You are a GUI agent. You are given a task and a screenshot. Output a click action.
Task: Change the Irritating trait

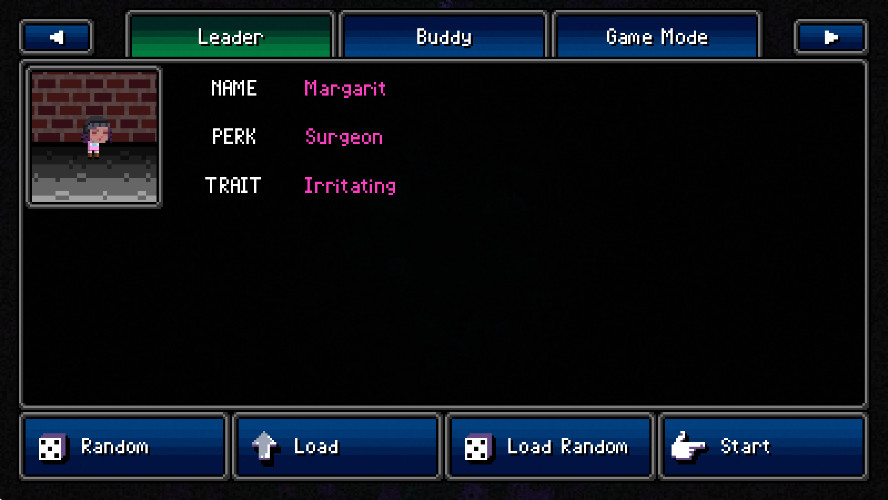click(350, 186)
